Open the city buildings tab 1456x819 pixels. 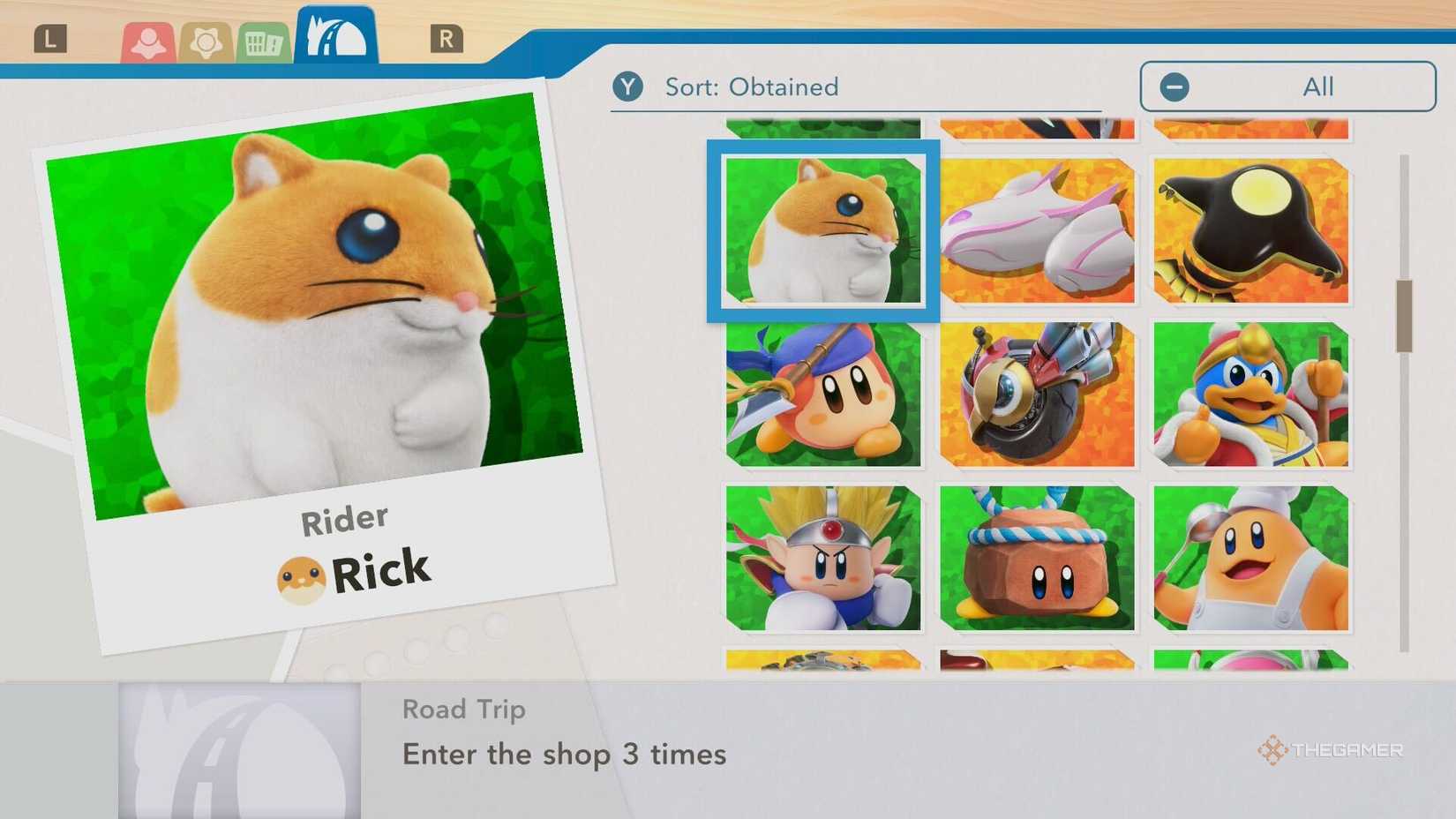pyautogui.click(x=262, y=40)
